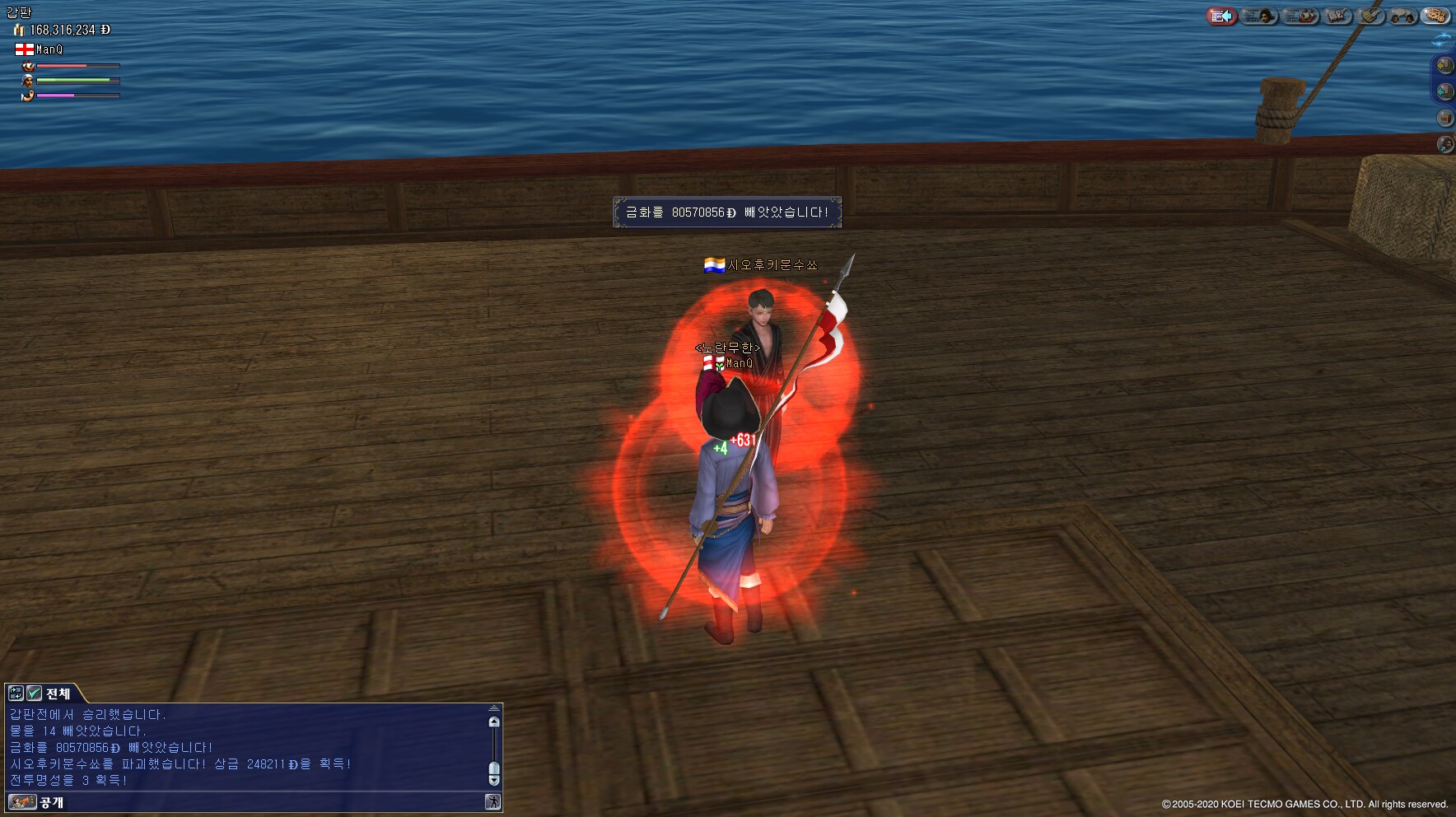Open the treasure chest side button
The width and height of the screenshot is (1456, 817).
pyautogui.click(x=1445, y=118)
